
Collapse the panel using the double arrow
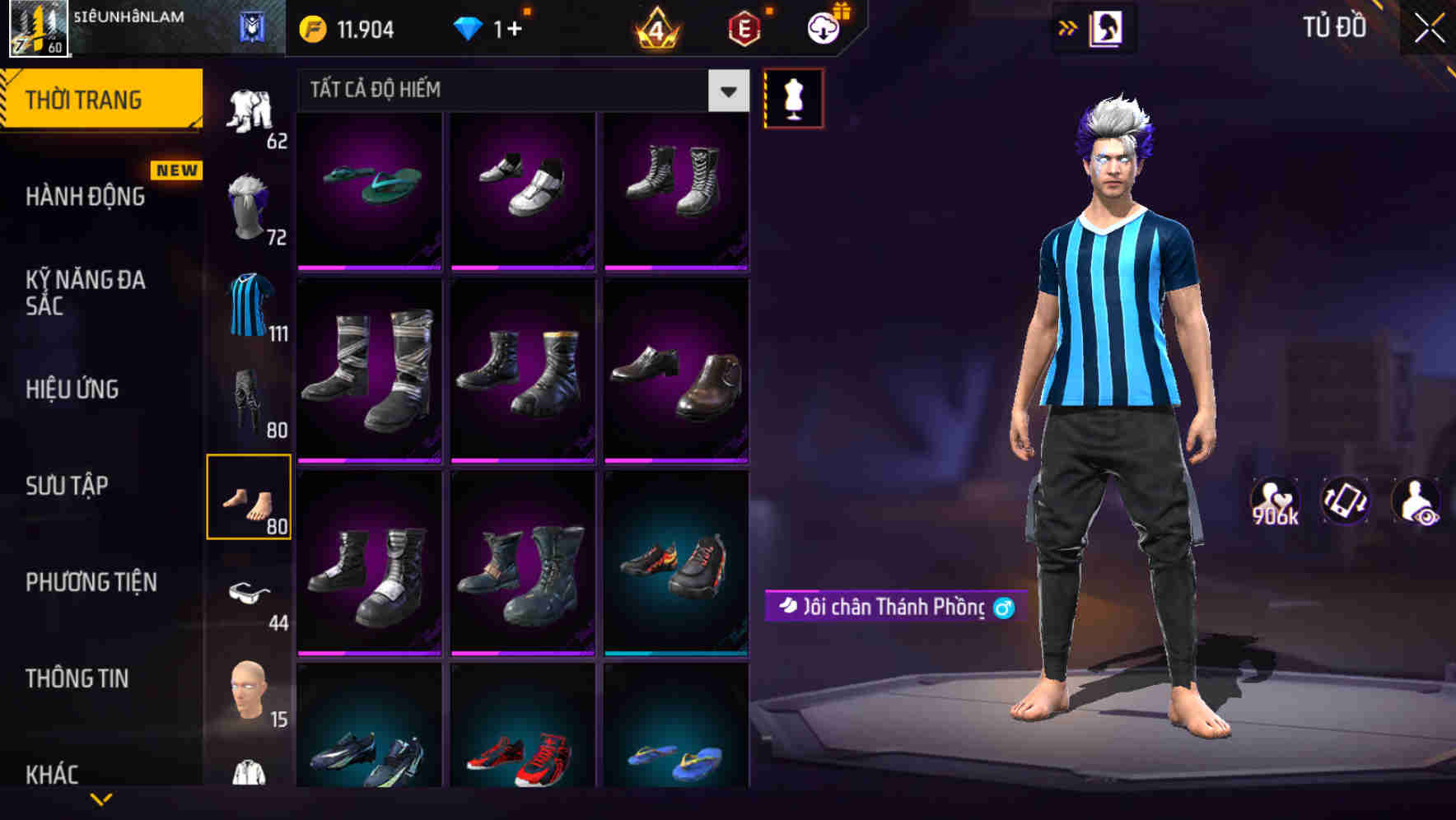click(x=1068, y=27)
